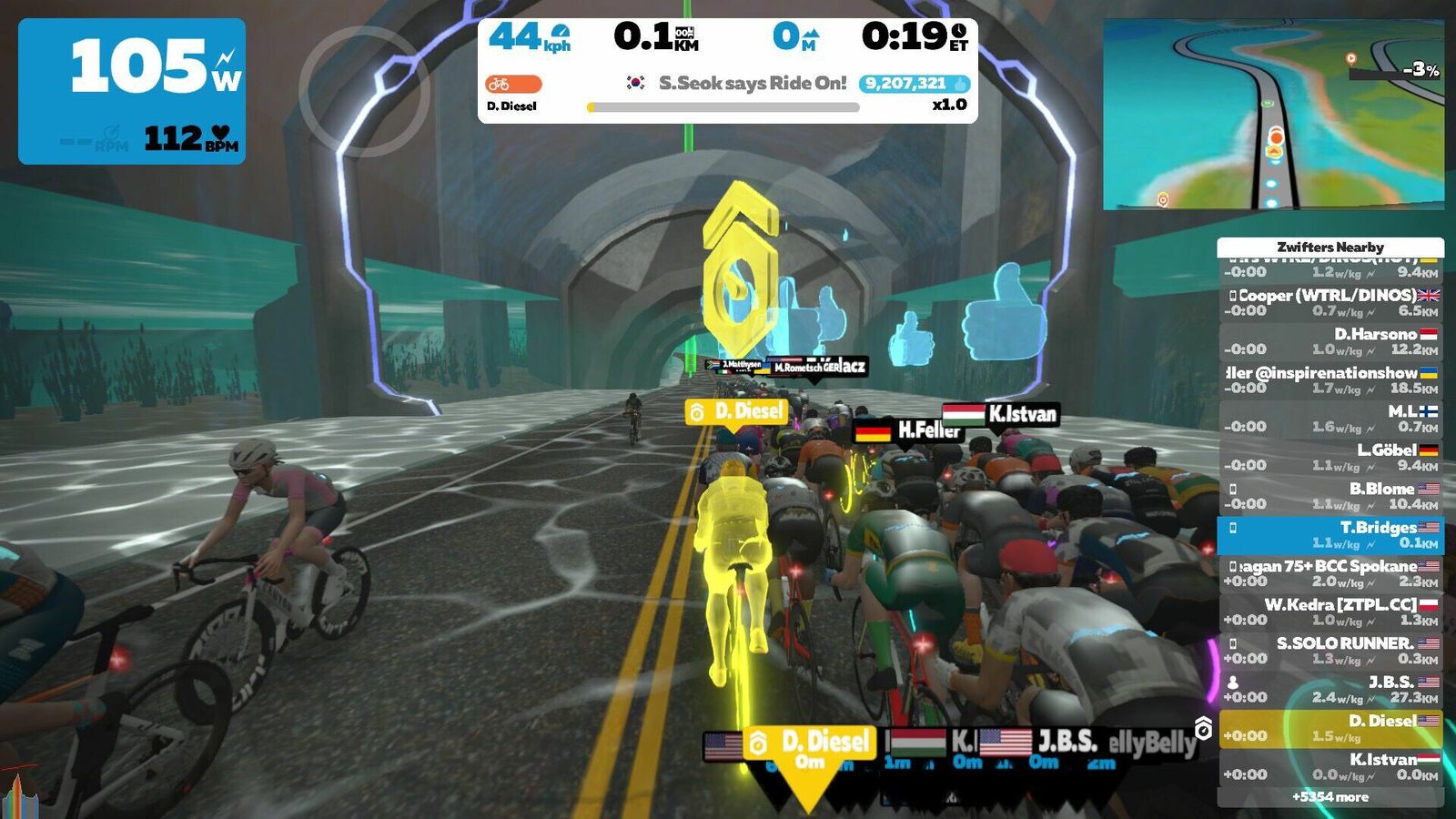1456x819 pixels.
Task: Select the D. Diesel name tag at bottom
Action: point(810,746)
